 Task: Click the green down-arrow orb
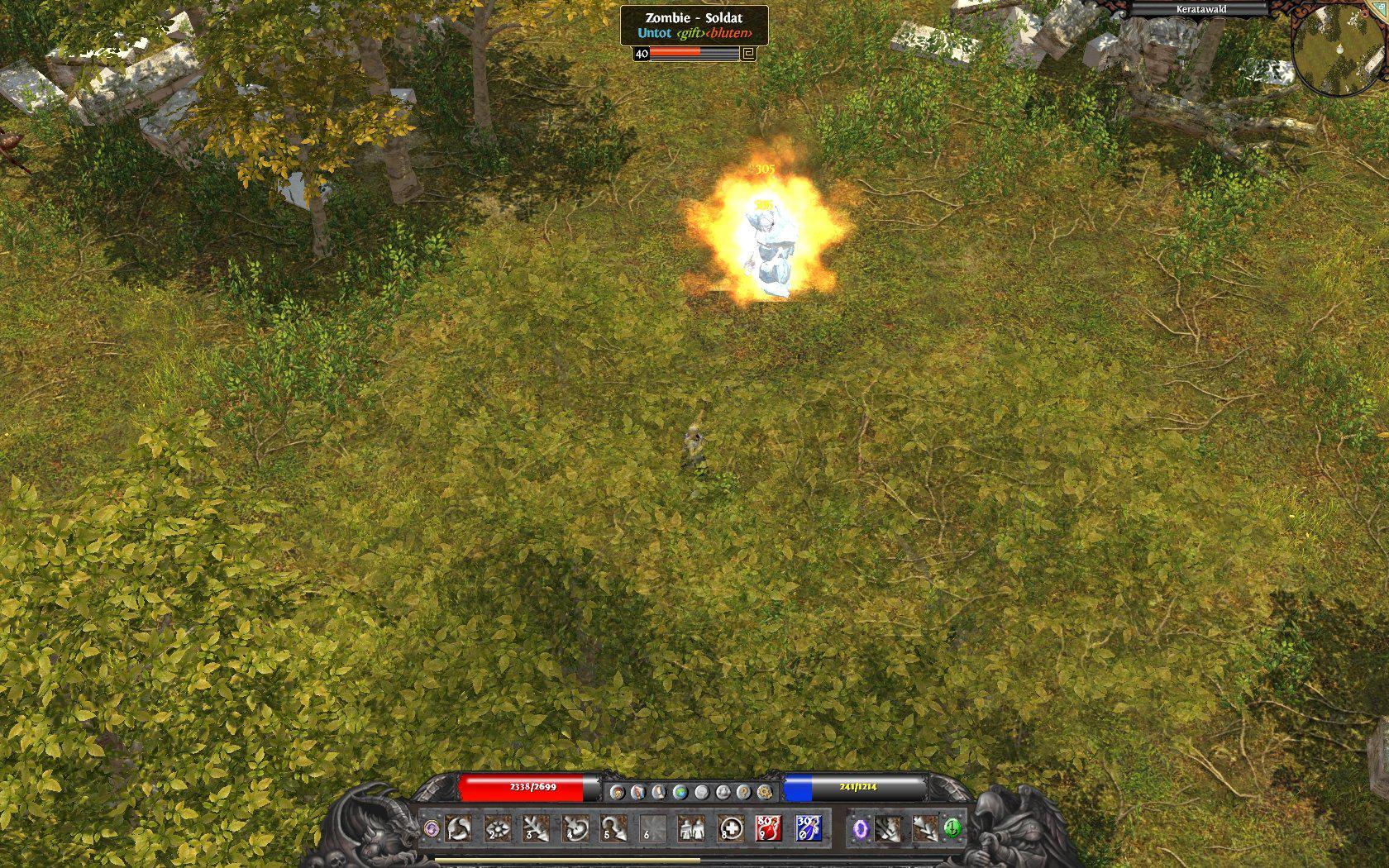coord(952,827)
